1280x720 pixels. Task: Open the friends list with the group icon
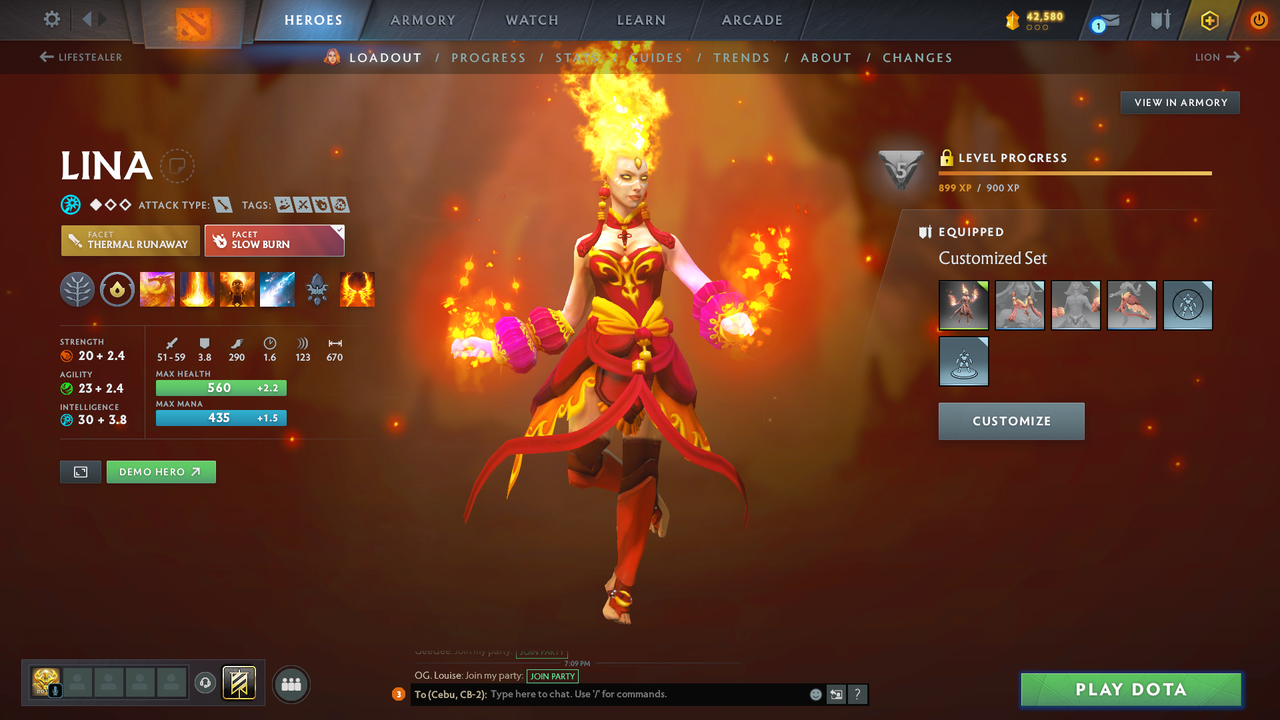pos(289,684)
